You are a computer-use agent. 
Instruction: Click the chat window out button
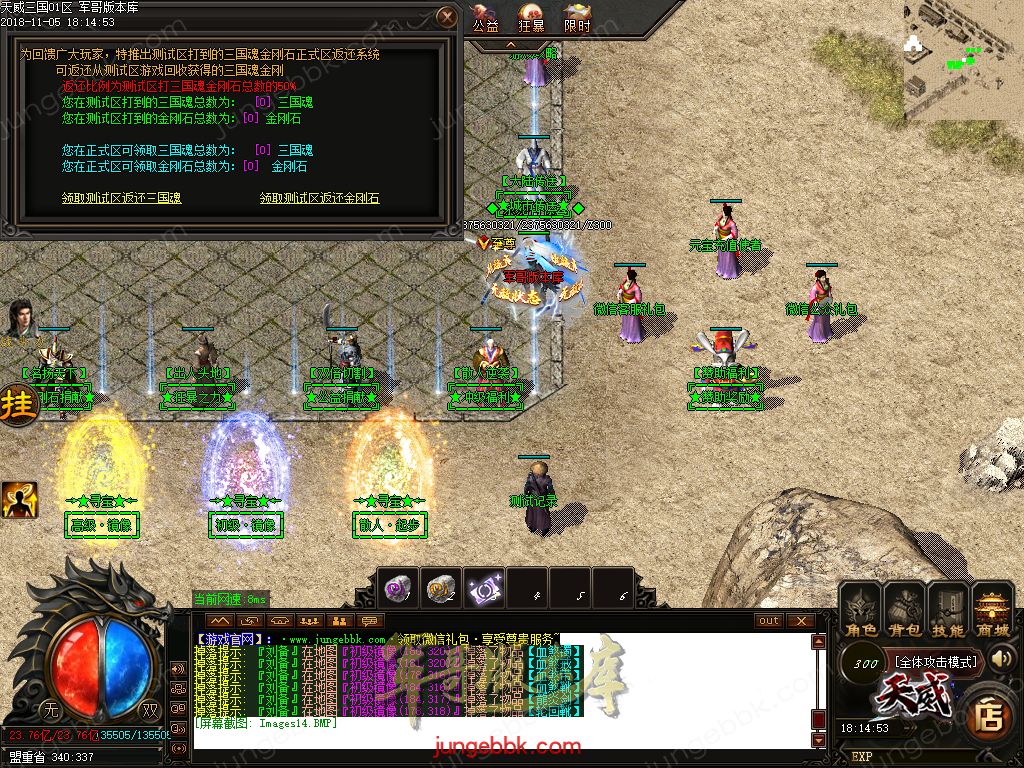tap(768, 621)
